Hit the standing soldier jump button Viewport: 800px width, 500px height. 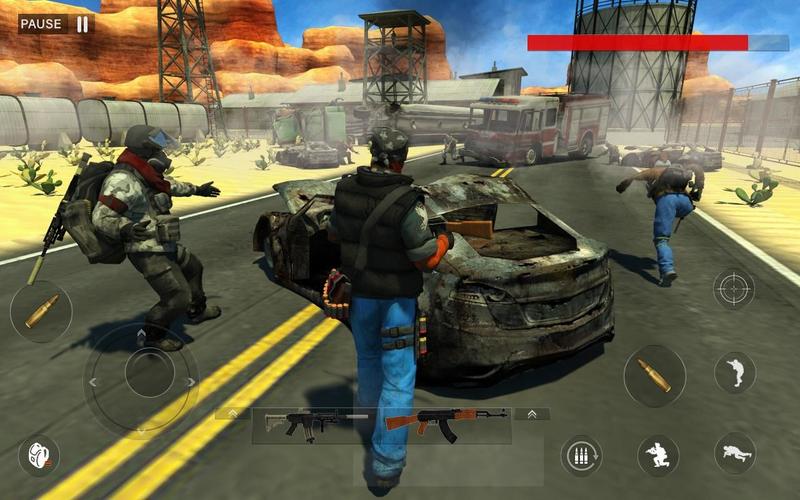[734, 372]
